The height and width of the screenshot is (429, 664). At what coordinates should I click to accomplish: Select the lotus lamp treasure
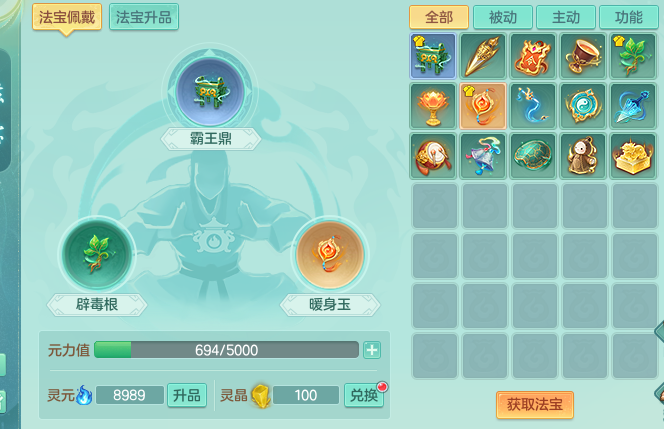[x=434, y=106]
